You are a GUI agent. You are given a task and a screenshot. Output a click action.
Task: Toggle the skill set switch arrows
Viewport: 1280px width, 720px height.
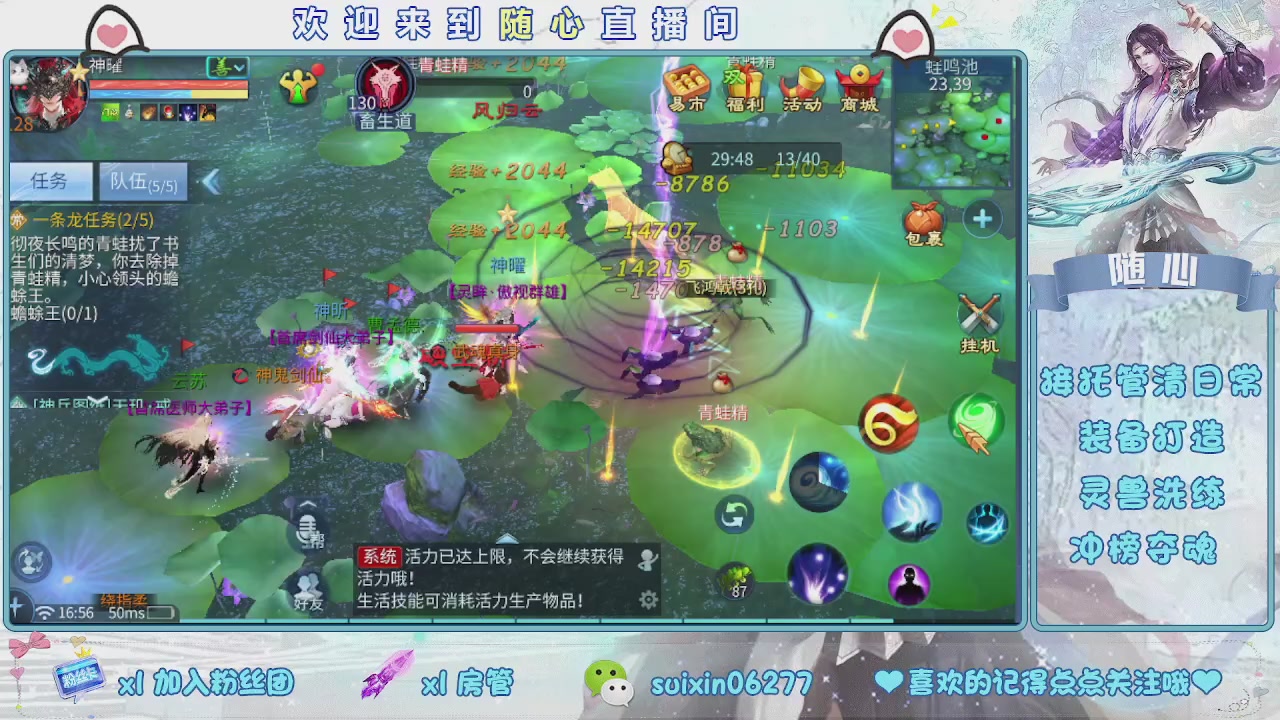[x=735, y=514]
